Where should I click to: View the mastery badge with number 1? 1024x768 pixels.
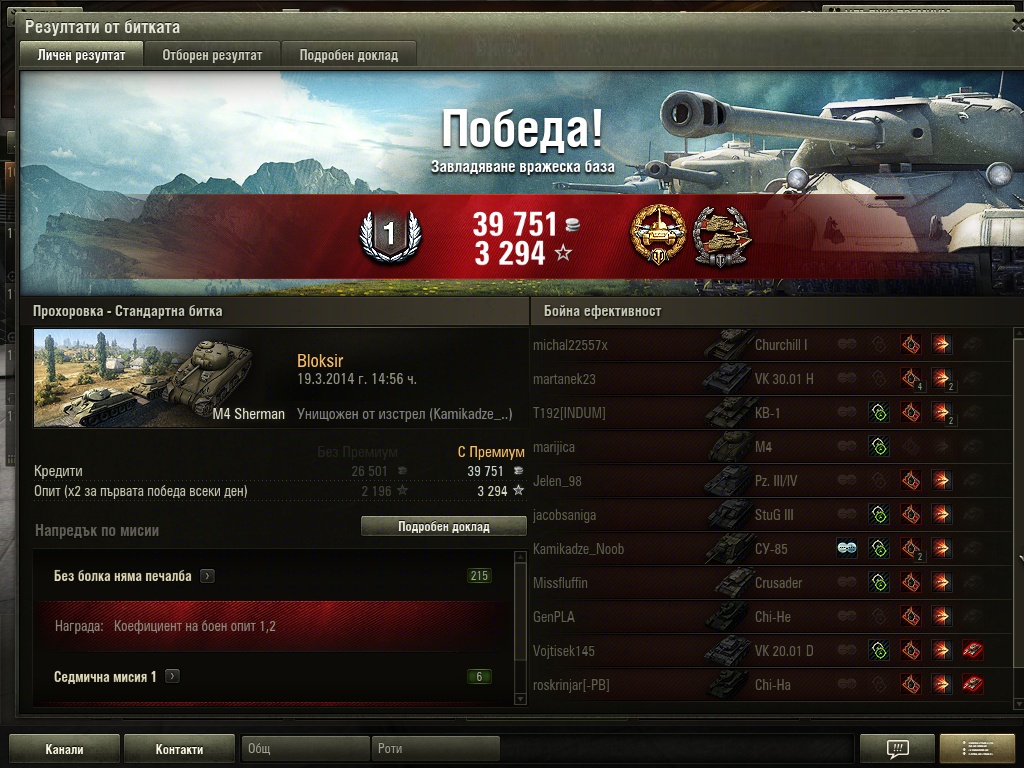point(390,238)
